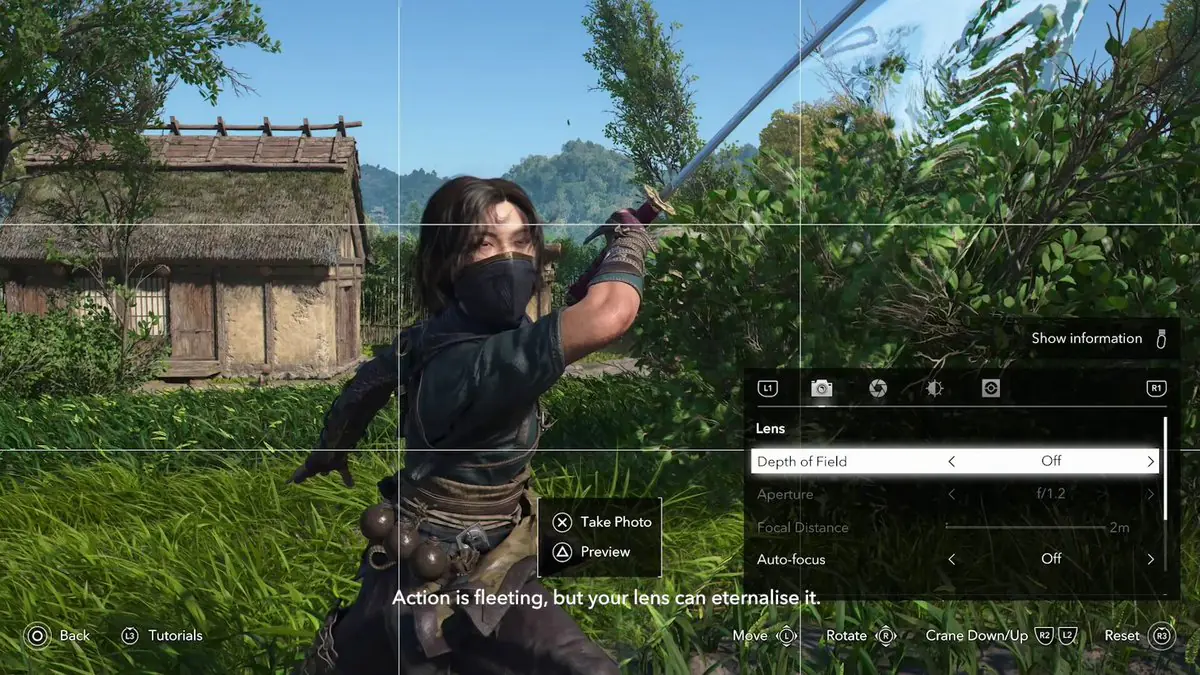Viewport: 1200px width, 675px height.
Task: Select the camera lens tab icon
Action: tap(821, 388)
